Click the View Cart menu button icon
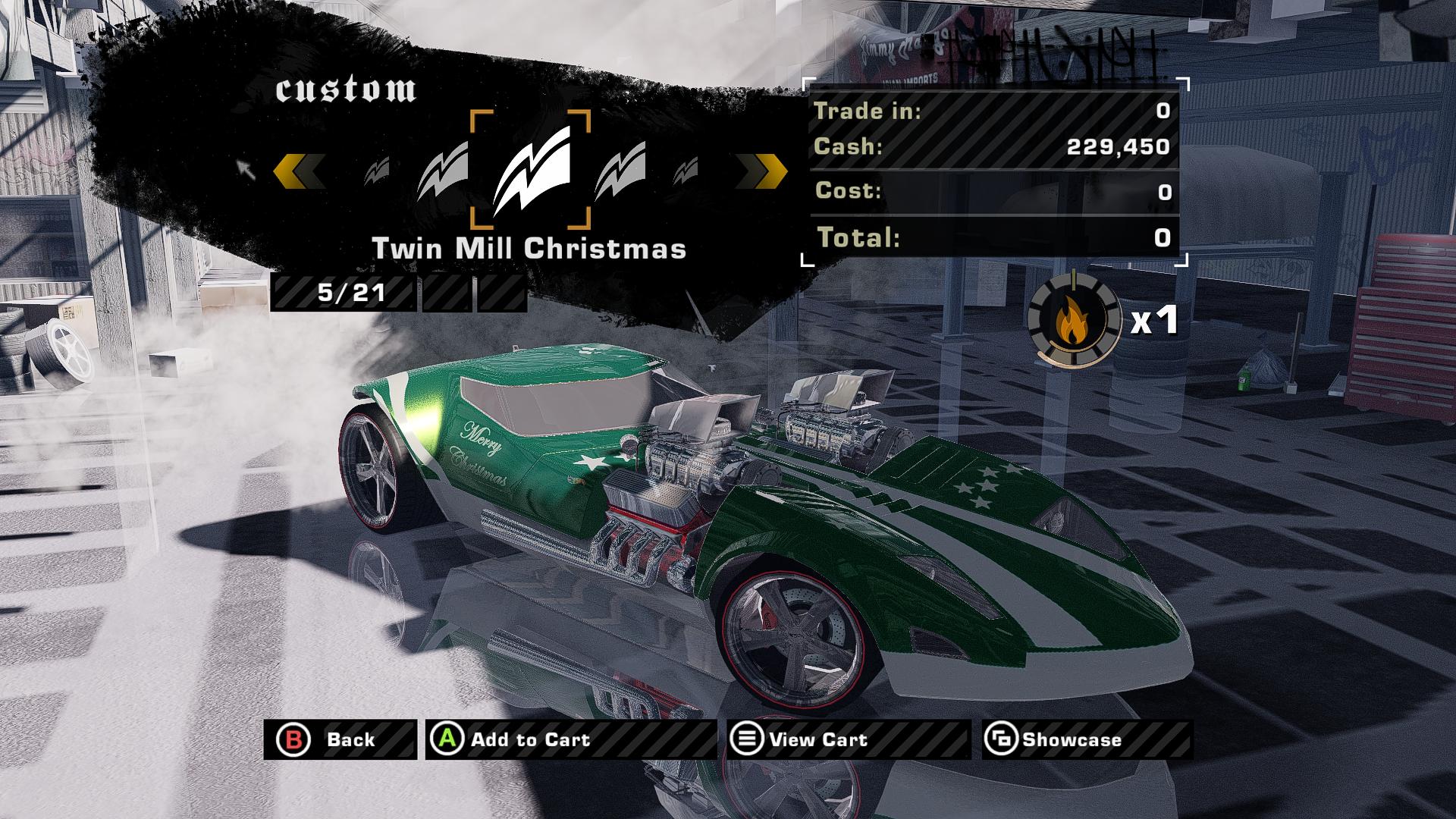Image resolution: width=1456 pixels, height=819 pixels. tap(746, 739)
